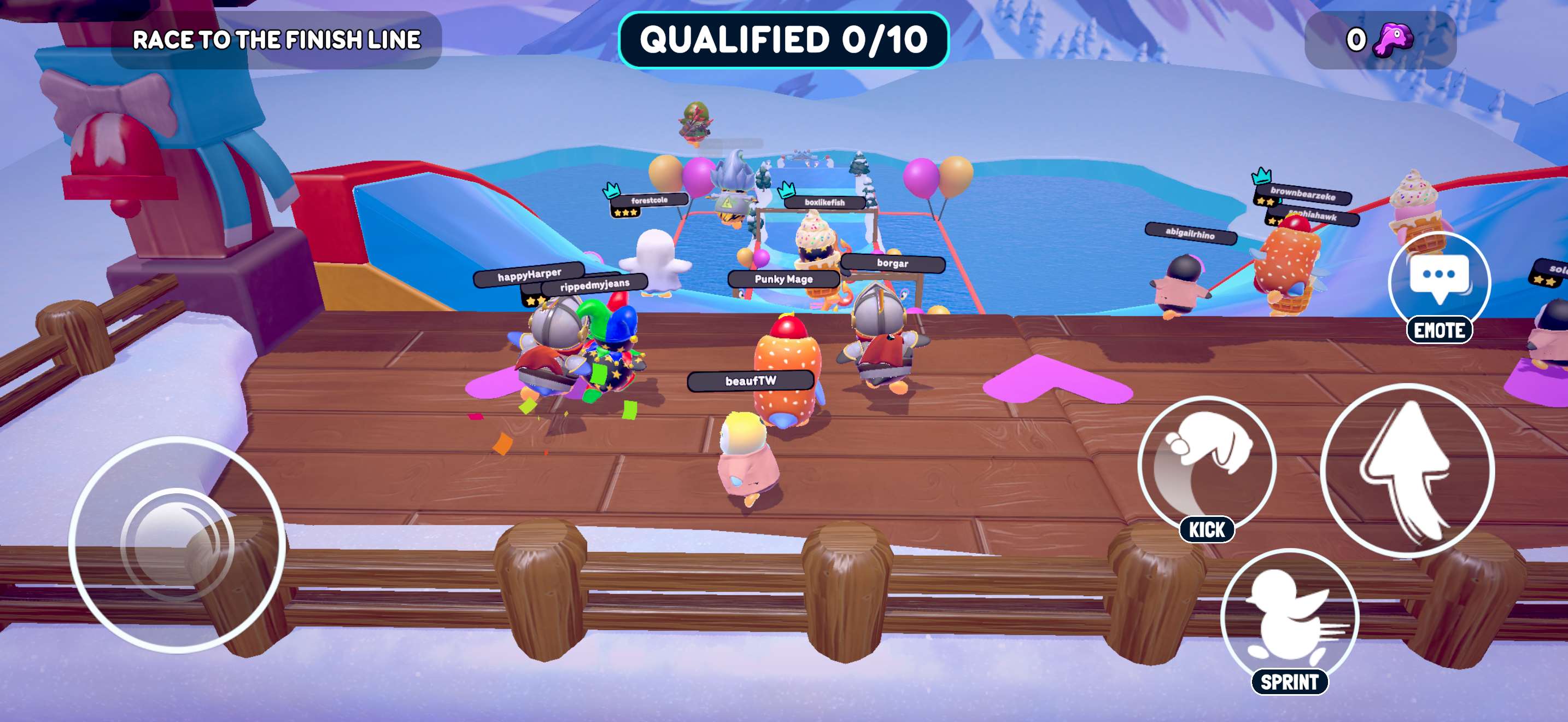This screenshot has width=1568, height=722.
Task: Activate the Sprint button
Action: (x=1289, y=616)
